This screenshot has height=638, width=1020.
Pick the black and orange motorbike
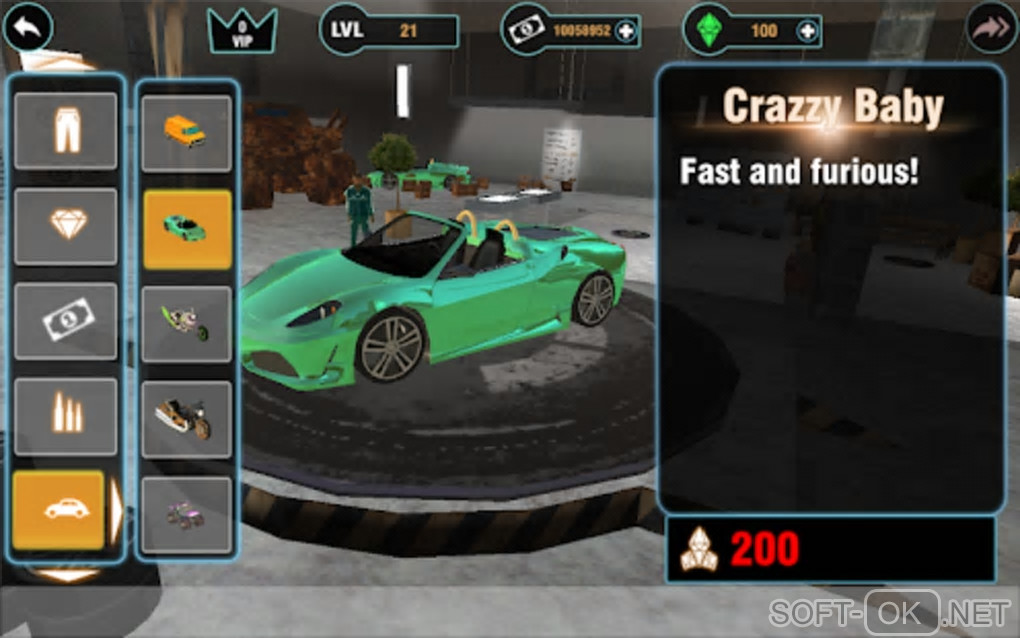pyautogui.click(x=186, y=419)
